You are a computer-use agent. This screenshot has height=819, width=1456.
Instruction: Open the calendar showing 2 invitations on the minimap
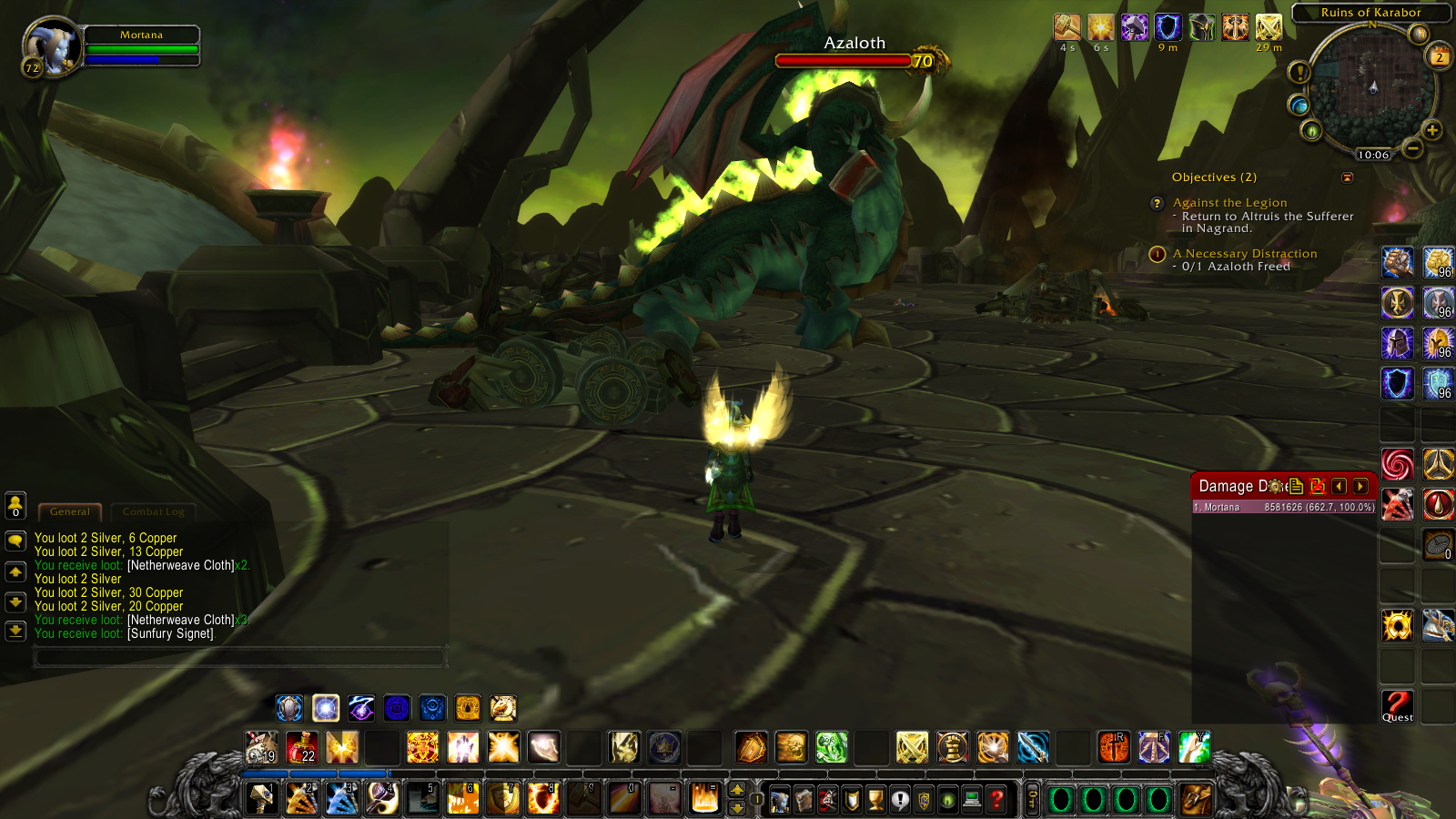[x=1438, y=57]
